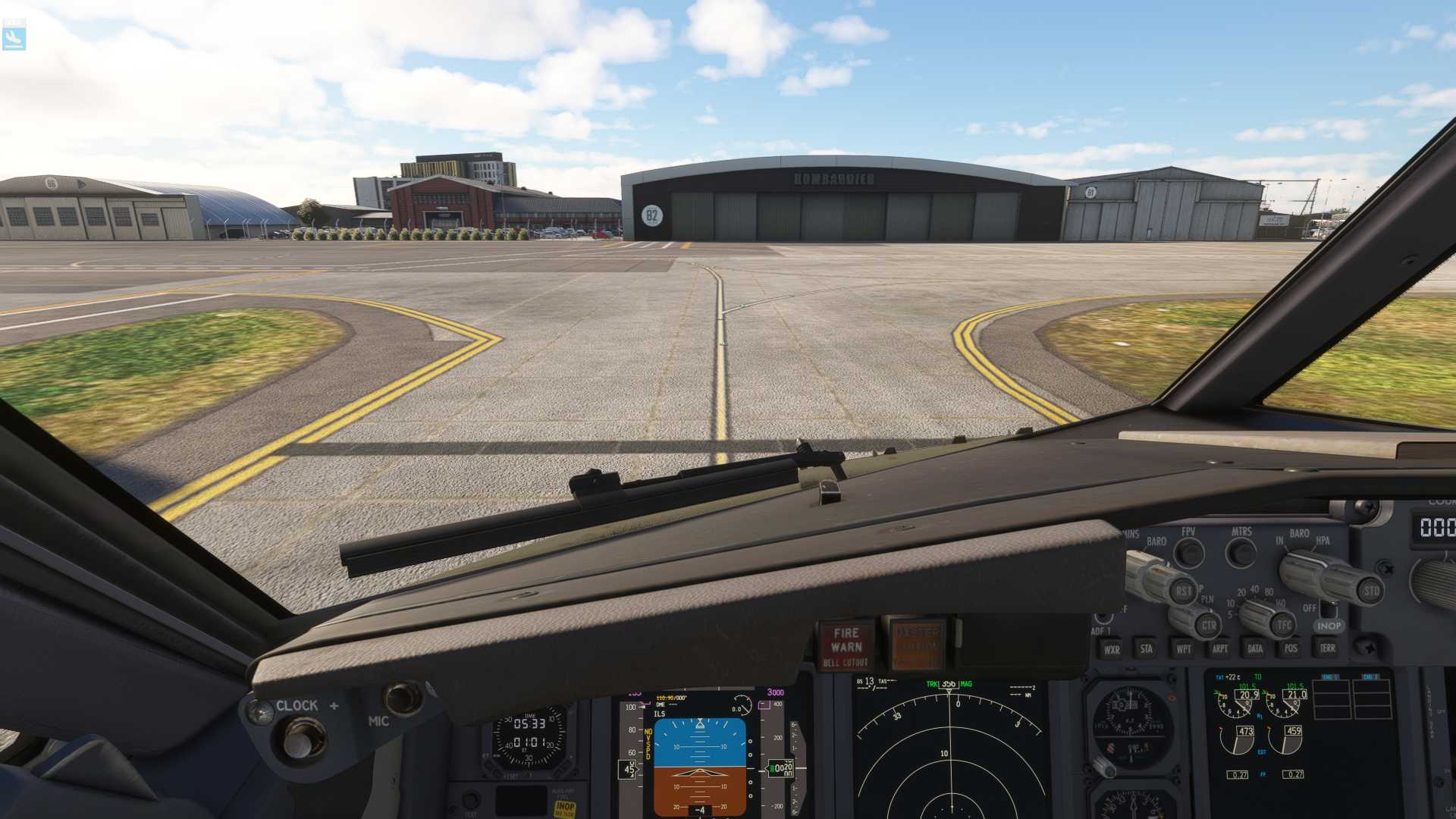This screenshot has height=819, width=1456.
Task: Toggle the DATA map button
Action: tap(1255, 648)
